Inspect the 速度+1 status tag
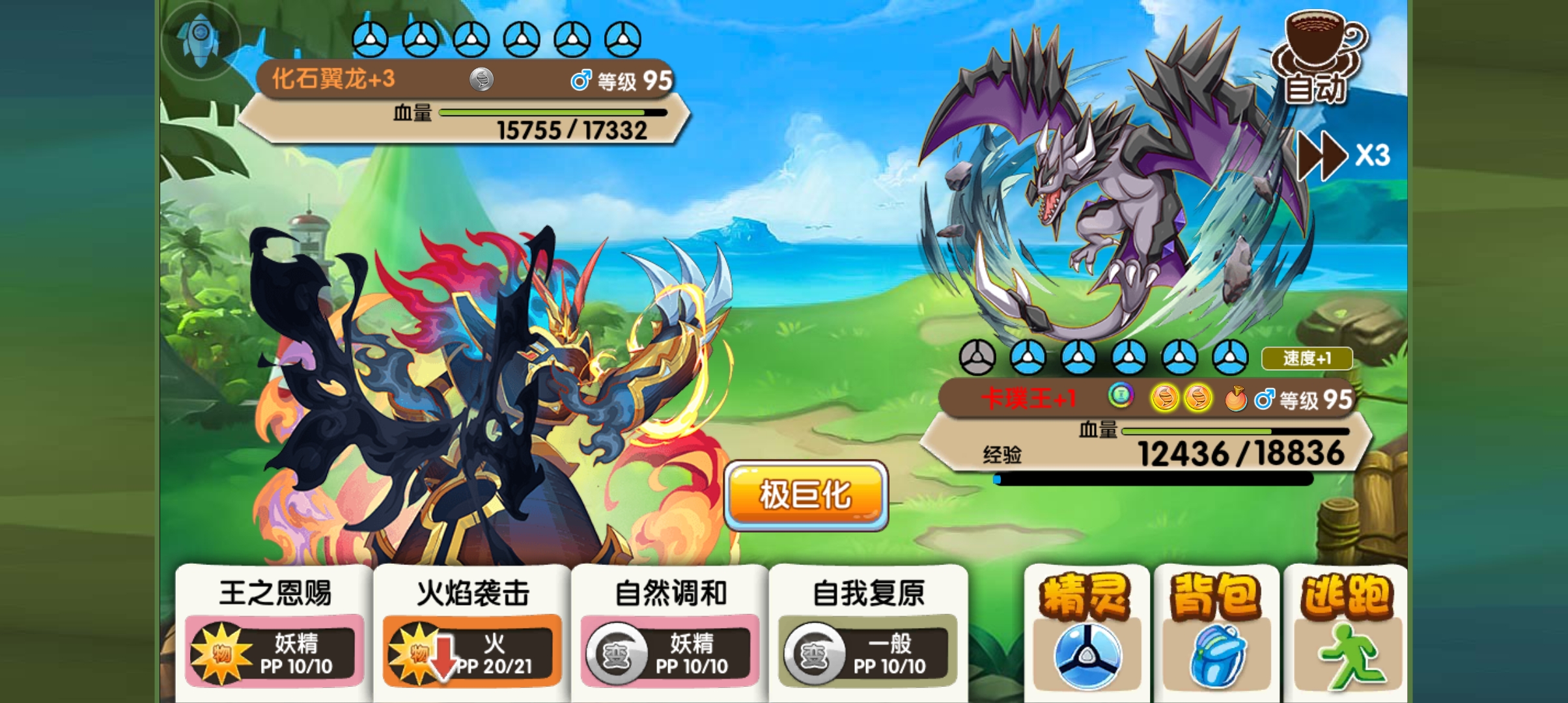Screen dimensions: 1568x703 (x=1306, y=358)
